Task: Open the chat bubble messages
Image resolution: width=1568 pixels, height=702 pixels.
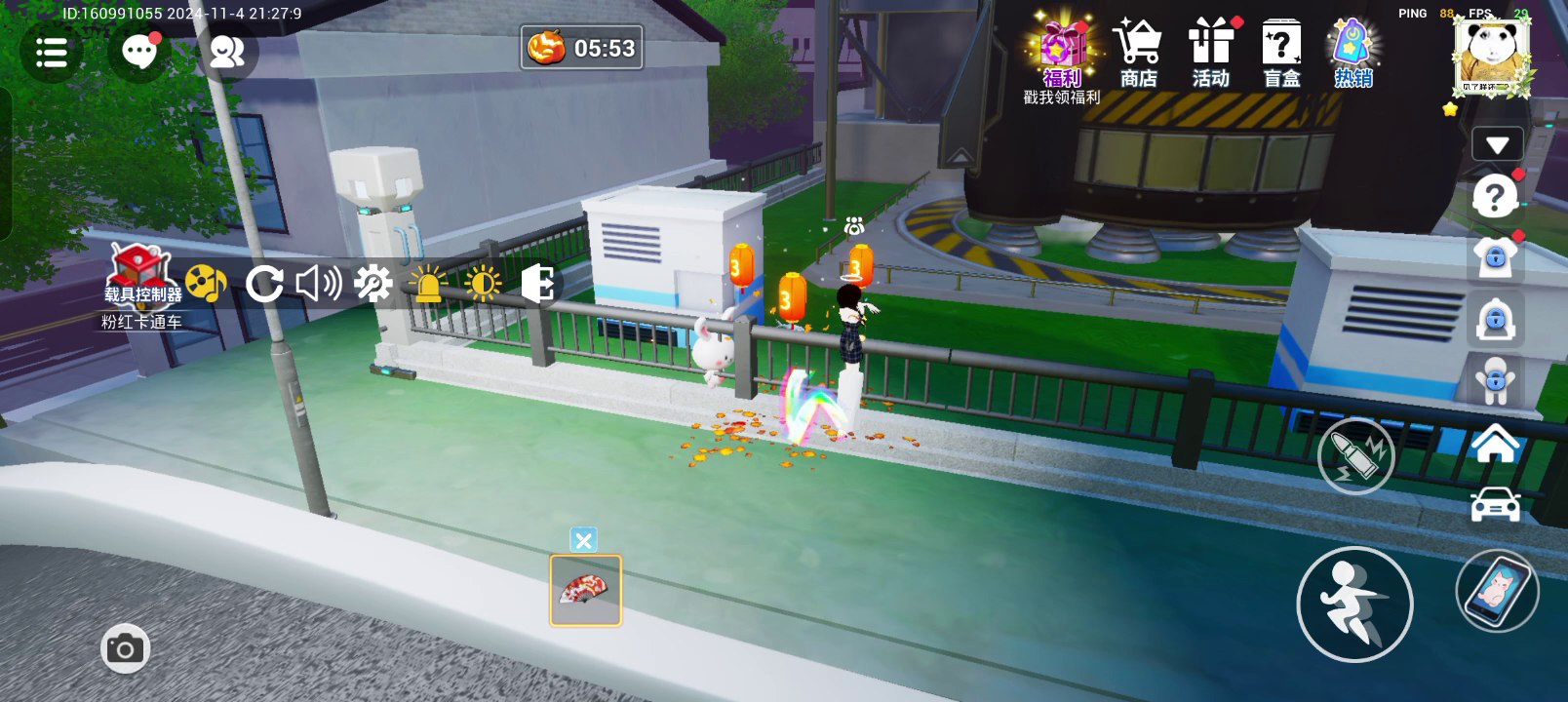Action: [138, 52]
